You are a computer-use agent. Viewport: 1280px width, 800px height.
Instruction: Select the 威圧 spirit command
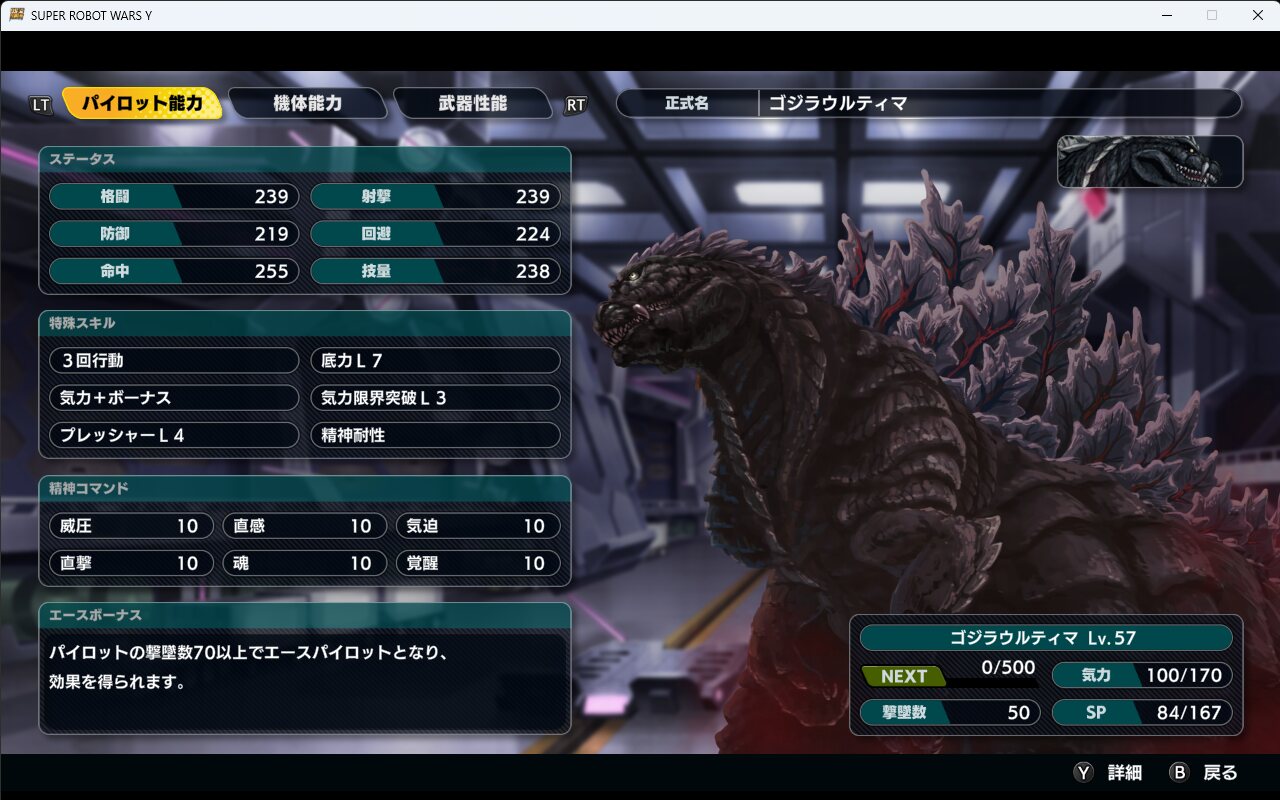pos(131,526)
